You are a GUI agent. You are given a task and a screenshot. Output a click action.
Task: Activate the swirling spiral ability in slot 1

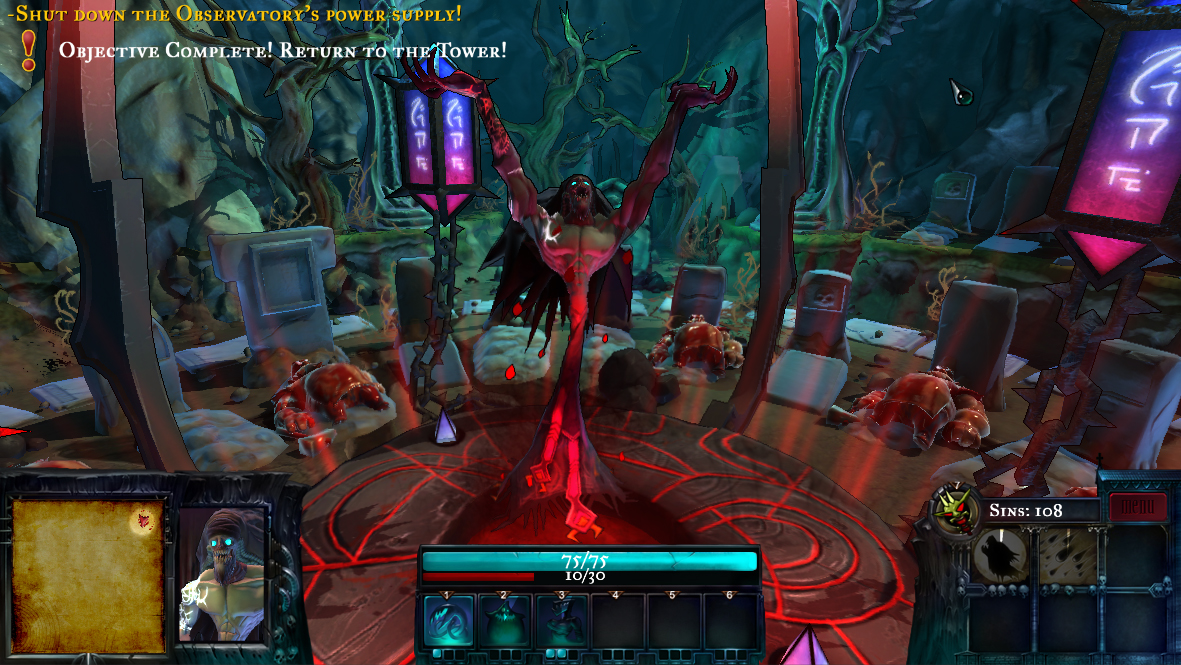448,621
